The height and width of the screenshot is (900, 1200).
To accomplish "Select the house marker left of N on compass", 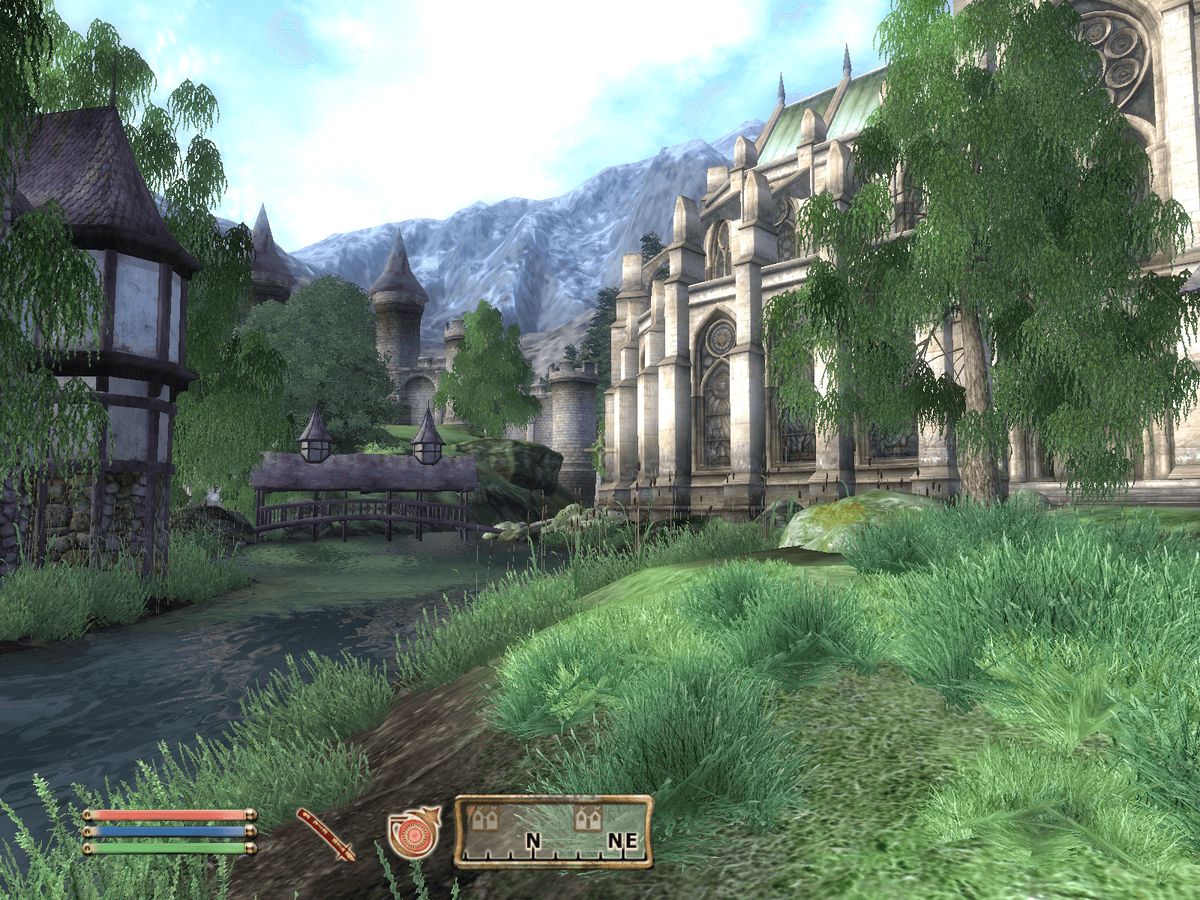I will point(485,819).
